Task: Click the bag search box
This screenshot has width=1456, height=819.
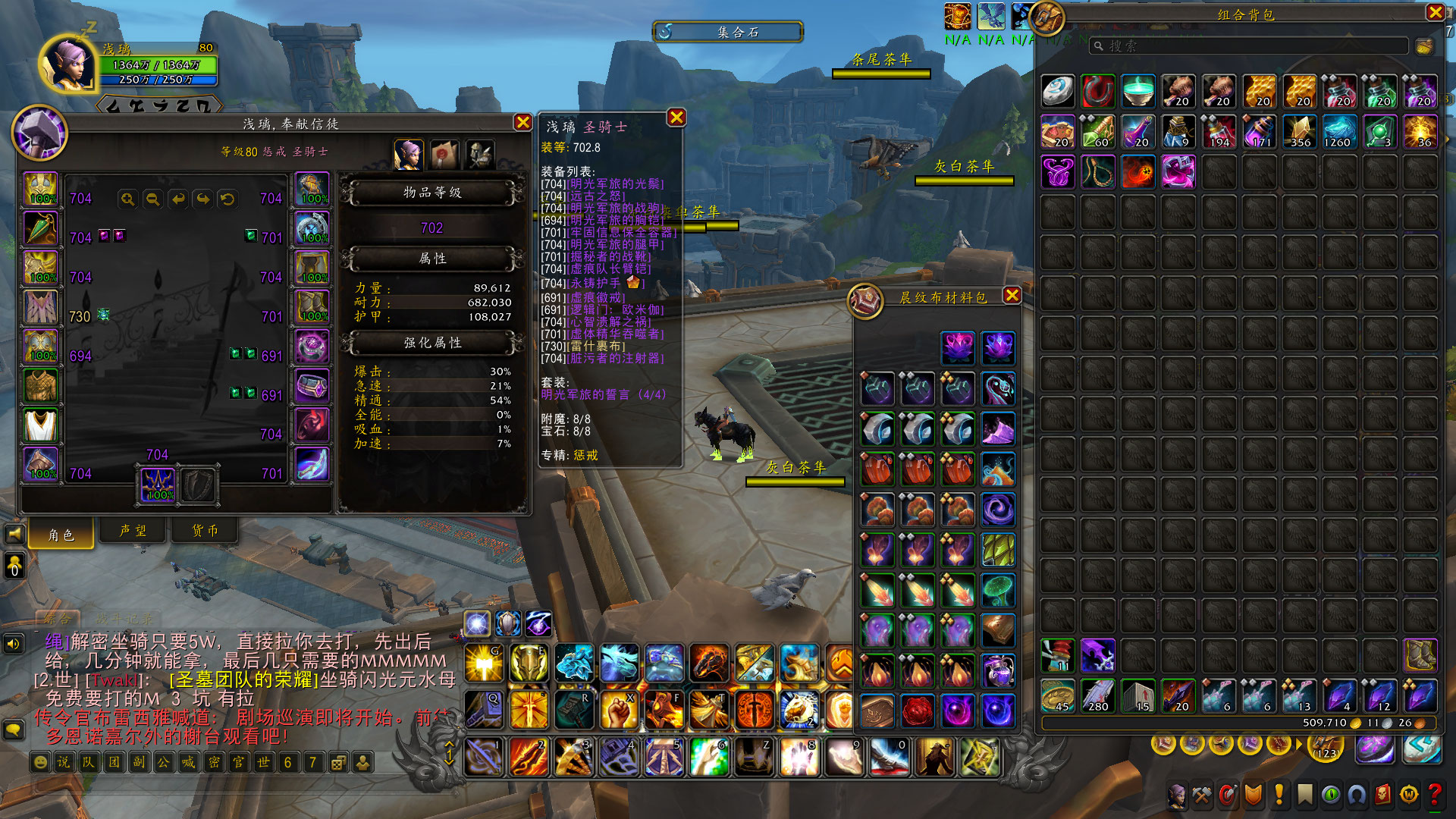Action: 1251,46
